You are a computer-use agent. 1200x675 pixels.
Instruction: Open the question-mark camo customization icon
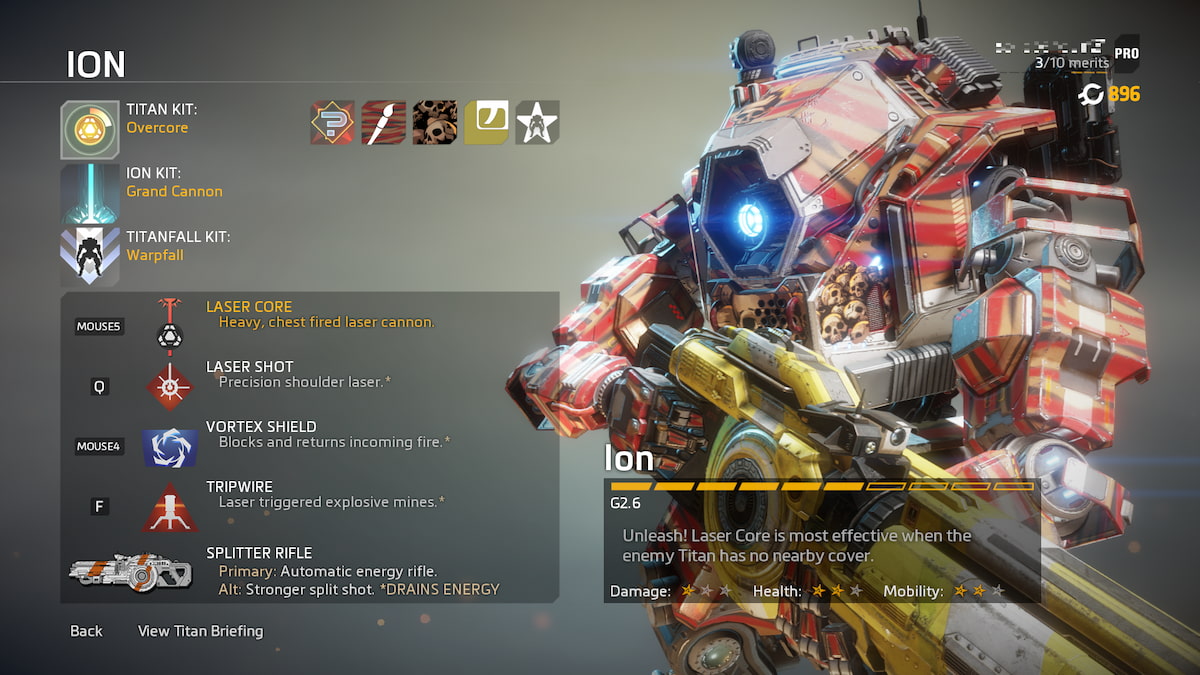(x=332, y=122)
